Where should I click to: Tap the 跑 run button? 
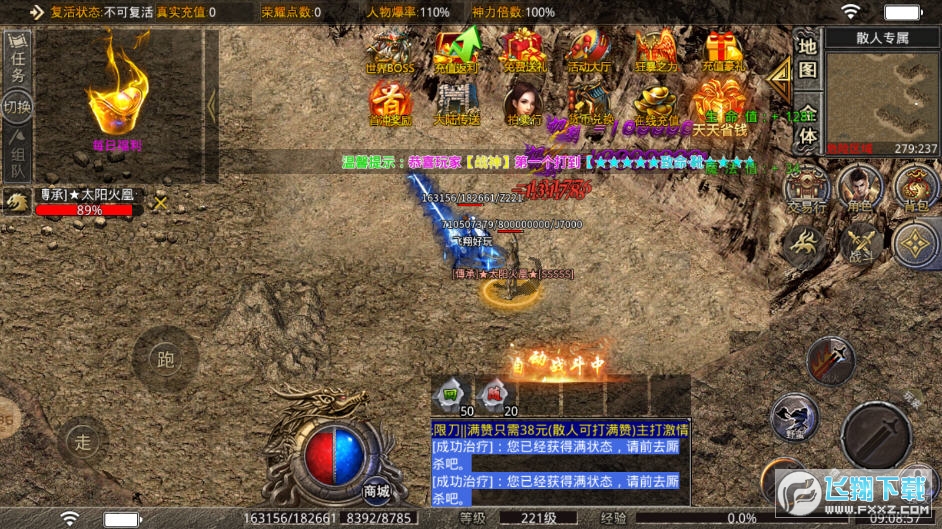(165, 359)
